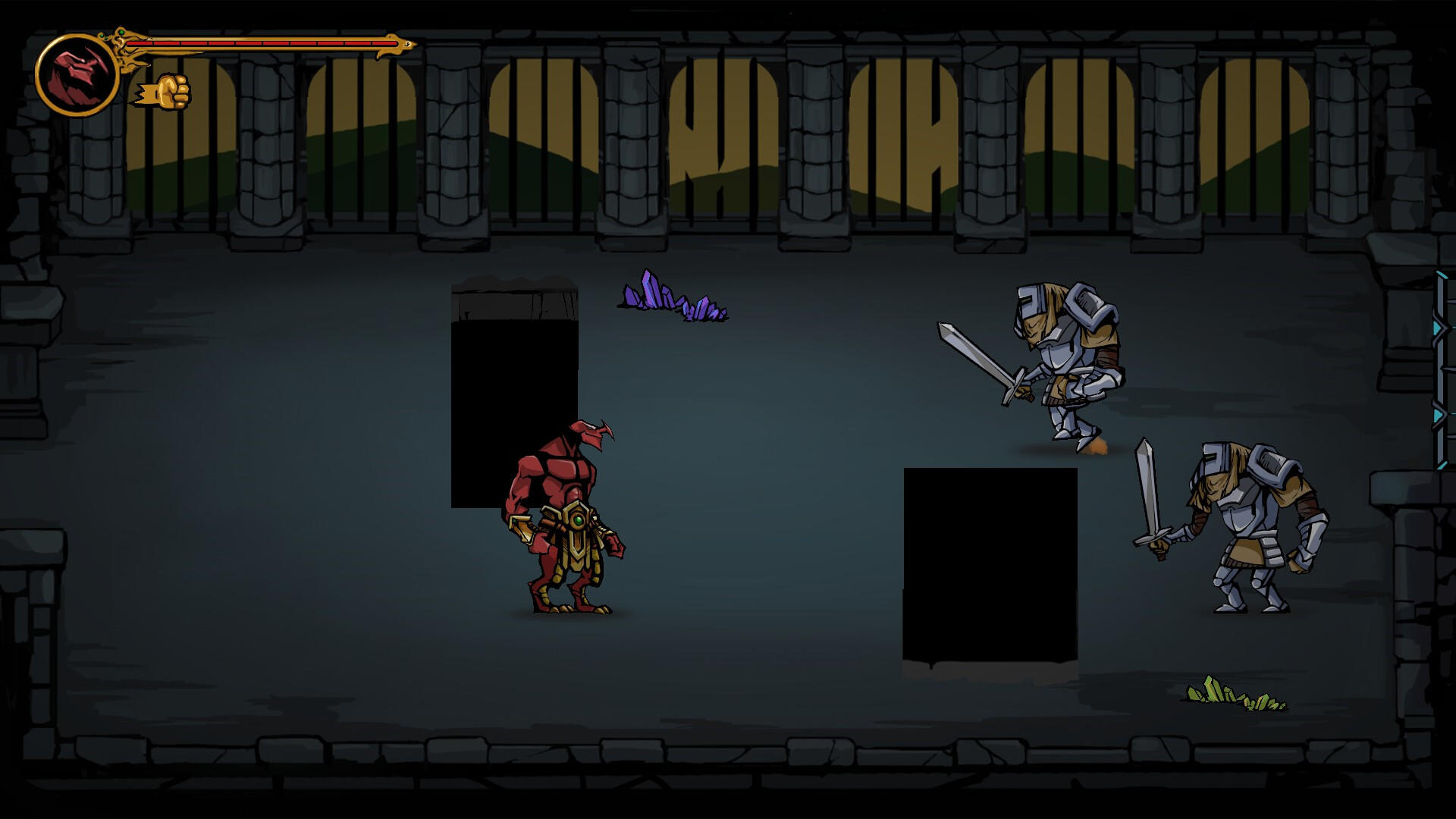Click the red health bar fill

pyautogui.click(x=265, y=43)
